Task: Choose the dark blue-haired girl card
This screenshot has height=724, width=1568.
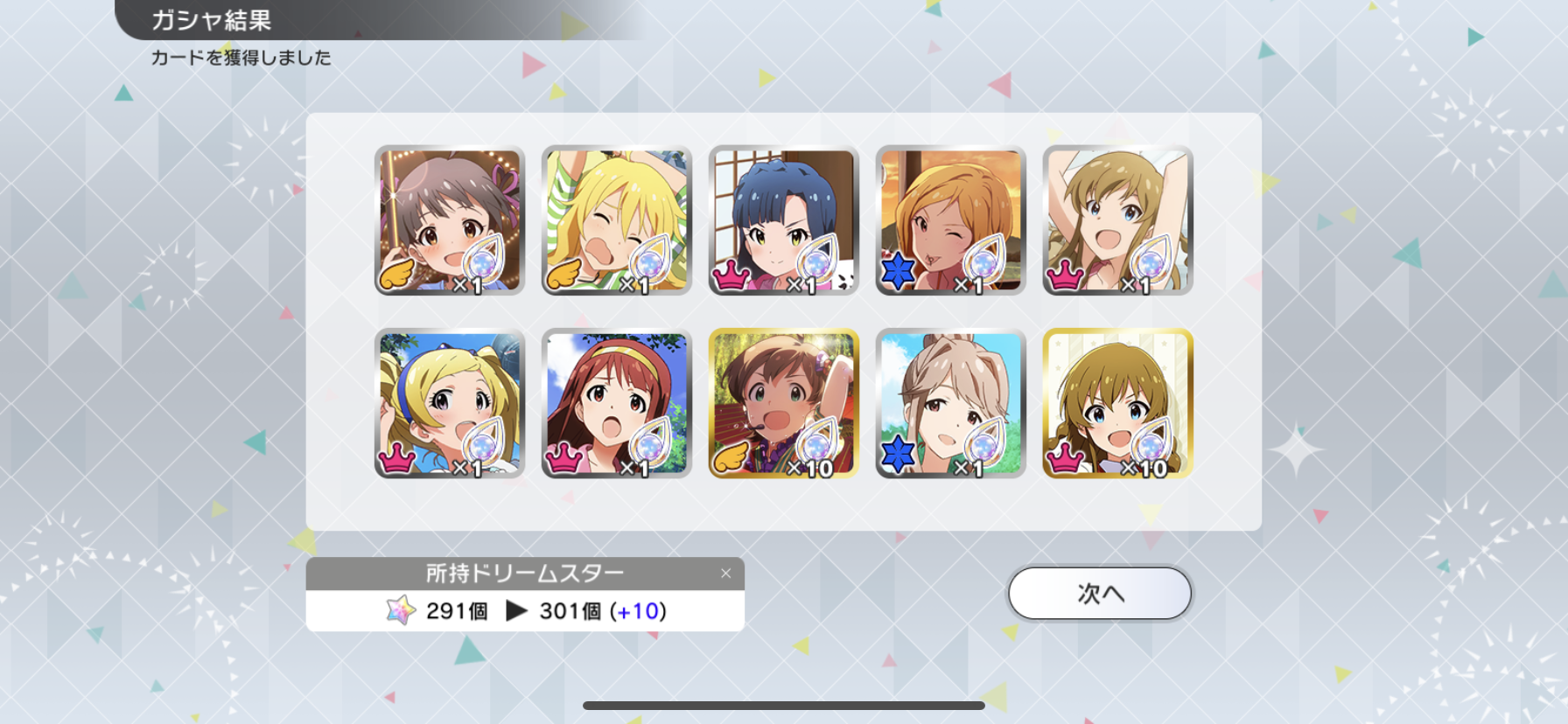Action: coord(784,220)
